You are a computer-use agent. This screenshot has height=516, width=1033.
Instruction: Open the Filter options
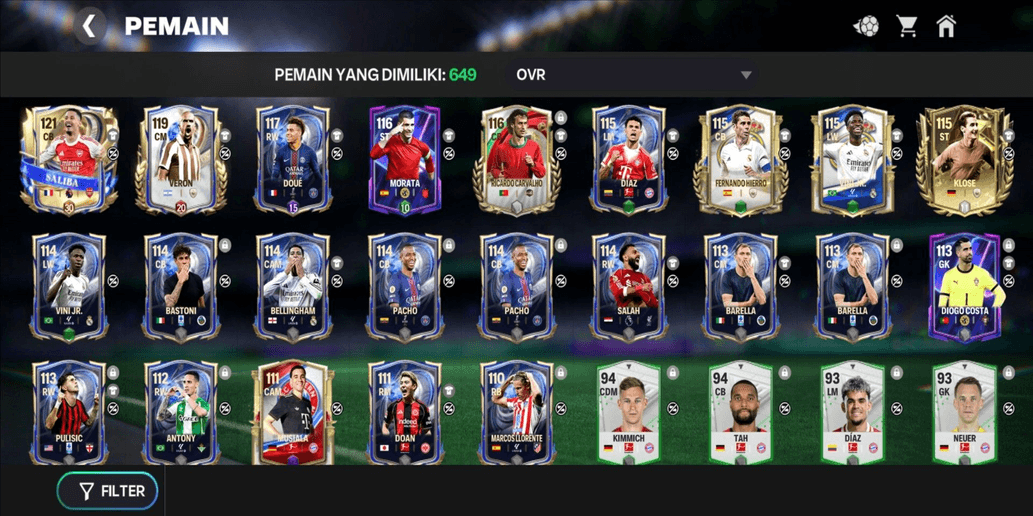pos(108,491)
